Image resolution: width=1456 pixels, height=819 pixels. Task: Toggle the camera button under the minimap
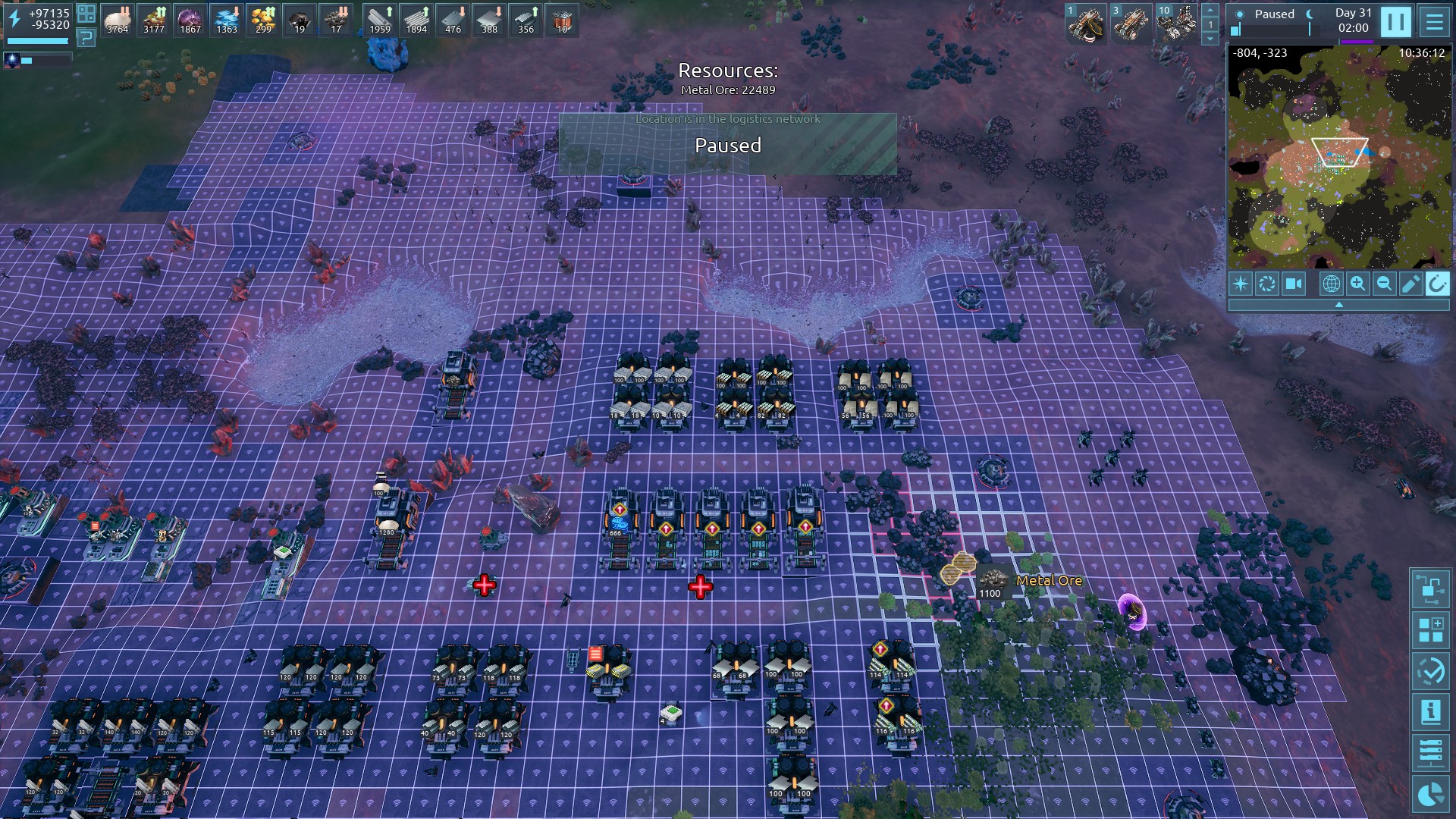pyautogui.click(x=1293, y=284)
